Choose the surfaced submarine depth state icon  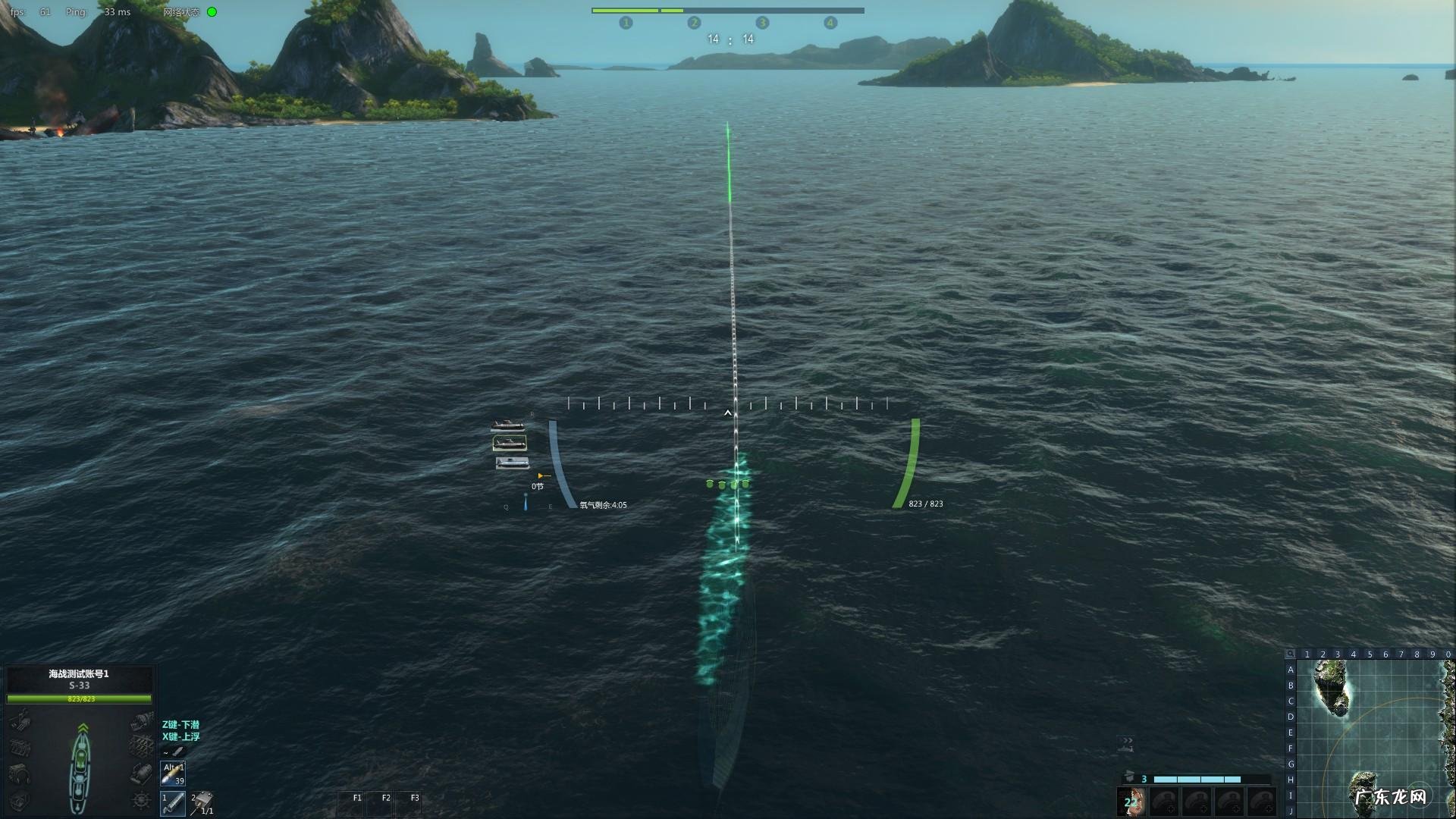pos(507,425)
